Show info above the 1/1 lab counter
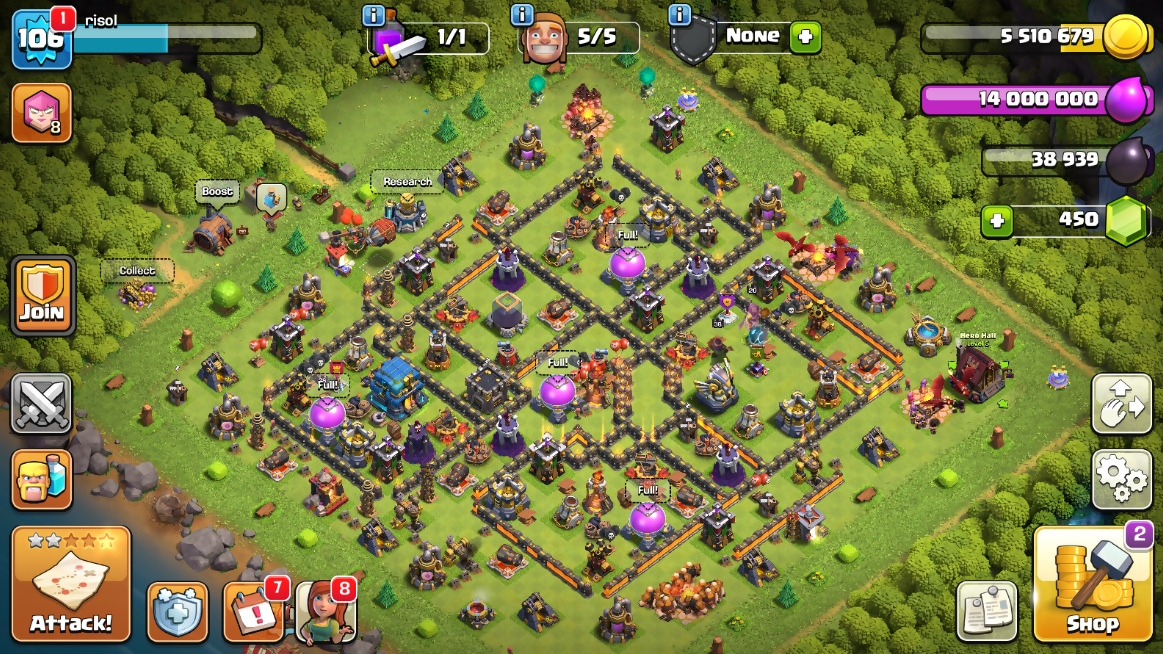1163x654 pixels. click(x=374, y=15)
